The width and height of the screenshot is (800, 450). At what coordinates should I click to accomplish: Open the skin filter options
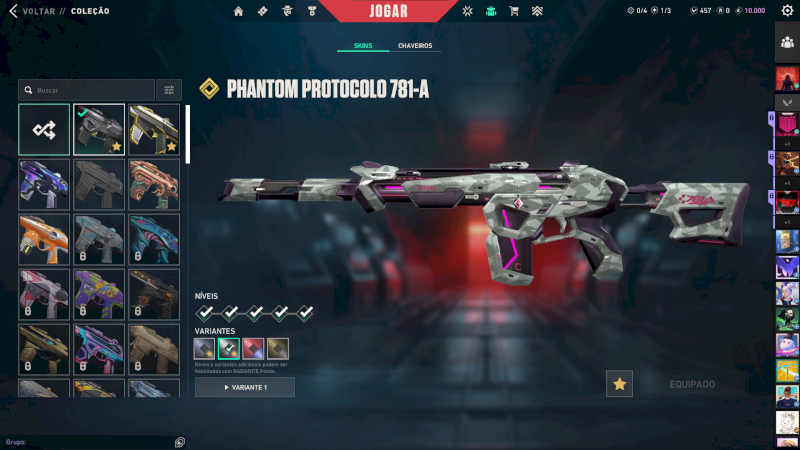click(x=170, y=90)
